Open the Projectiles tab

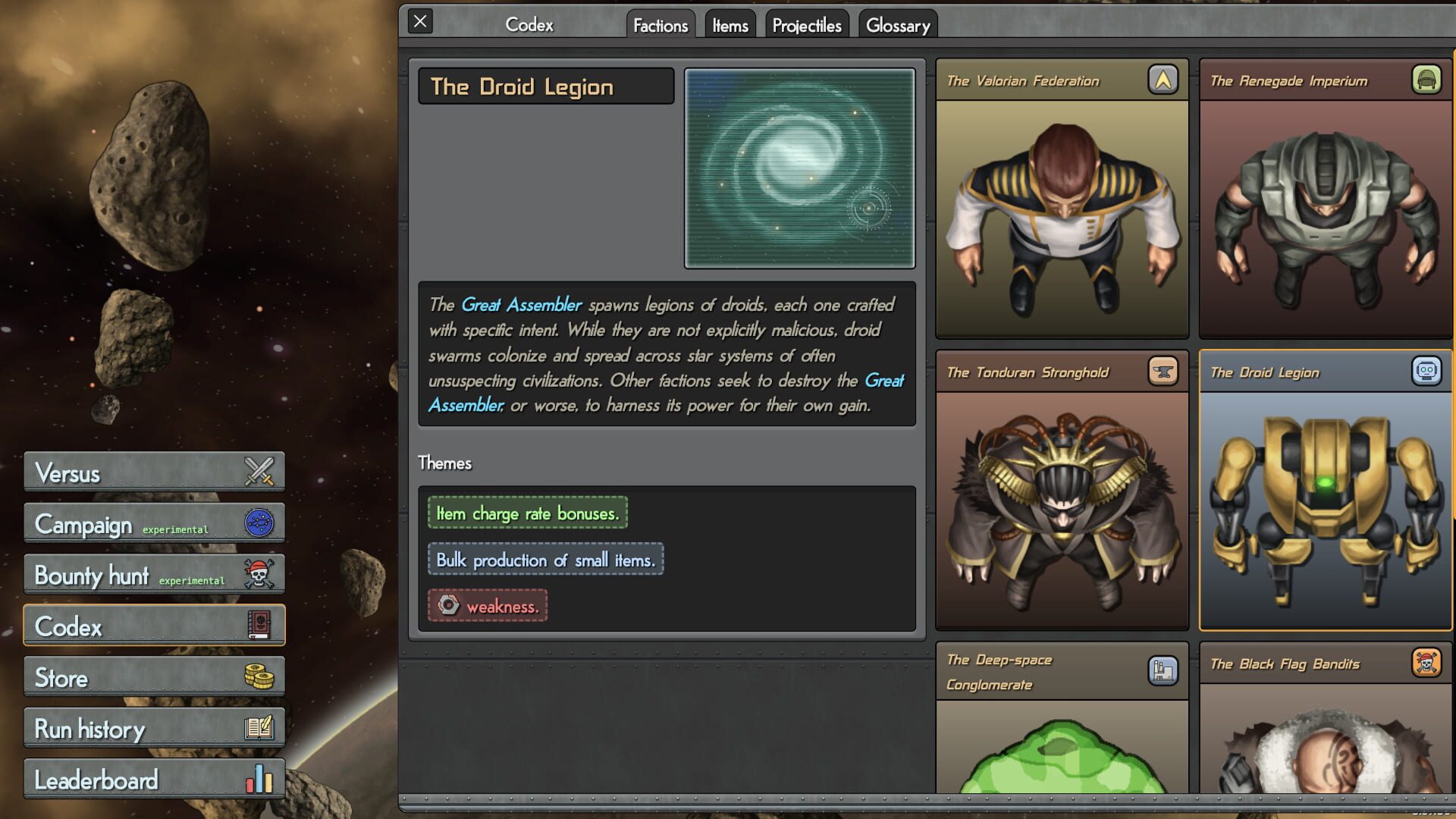tap(807, 24)
